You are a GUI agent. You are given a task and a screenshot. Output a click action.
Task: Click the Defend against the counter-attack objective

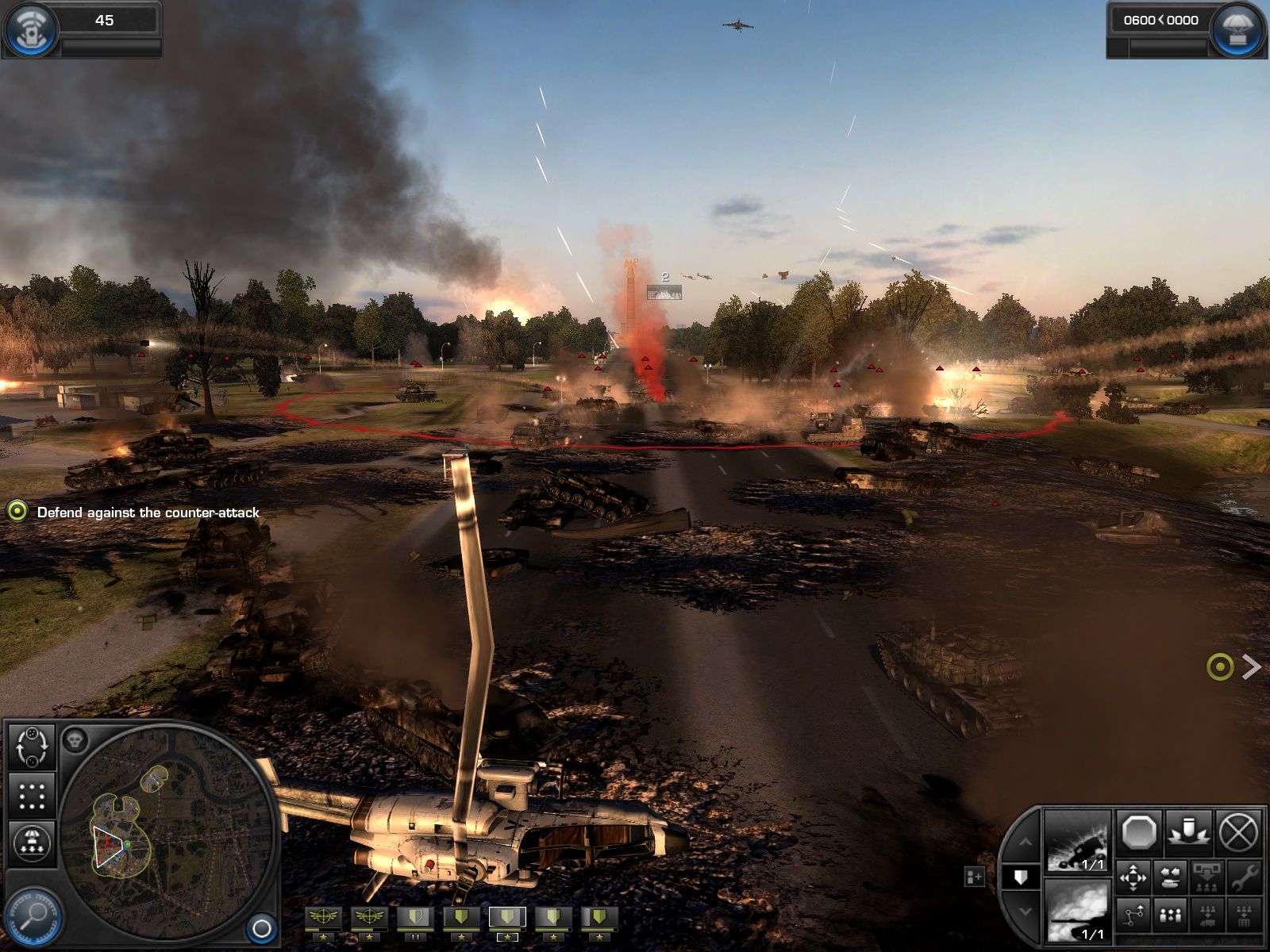pos(147,513)
